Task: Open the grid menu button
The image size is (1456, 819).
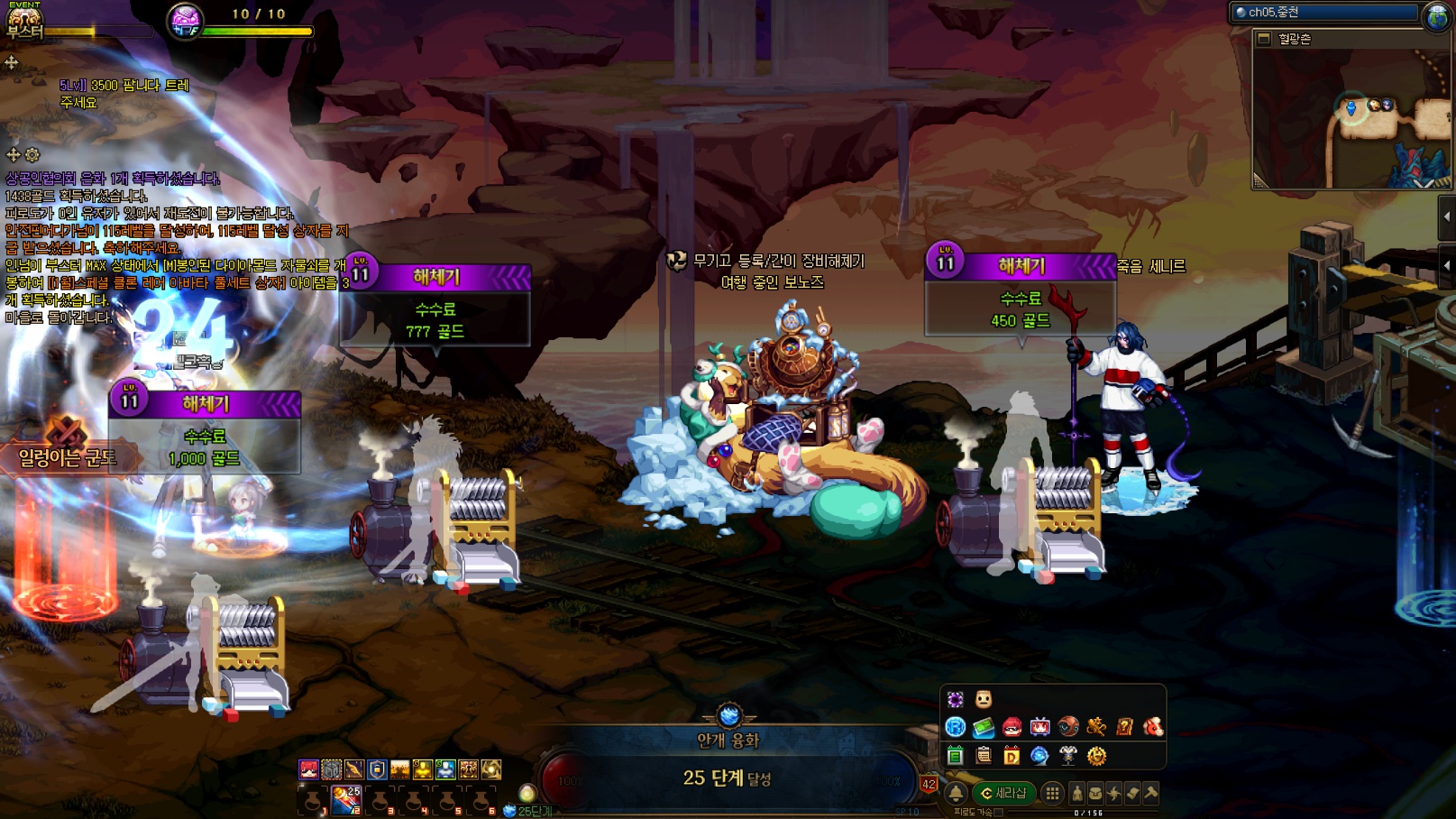Action: tap(1052, 793)
